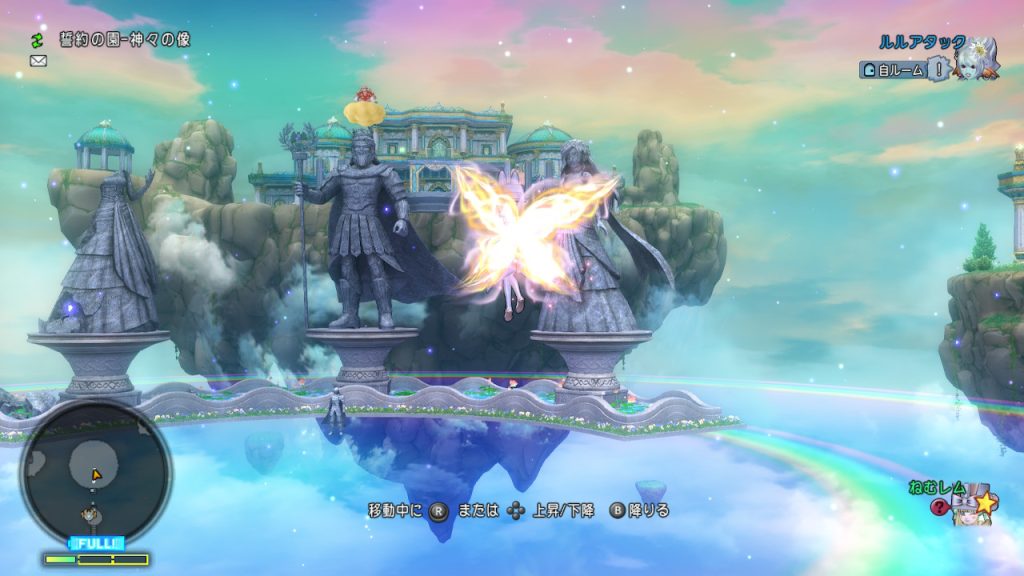Click the player arrow marker on minimap

coord(96,475)
